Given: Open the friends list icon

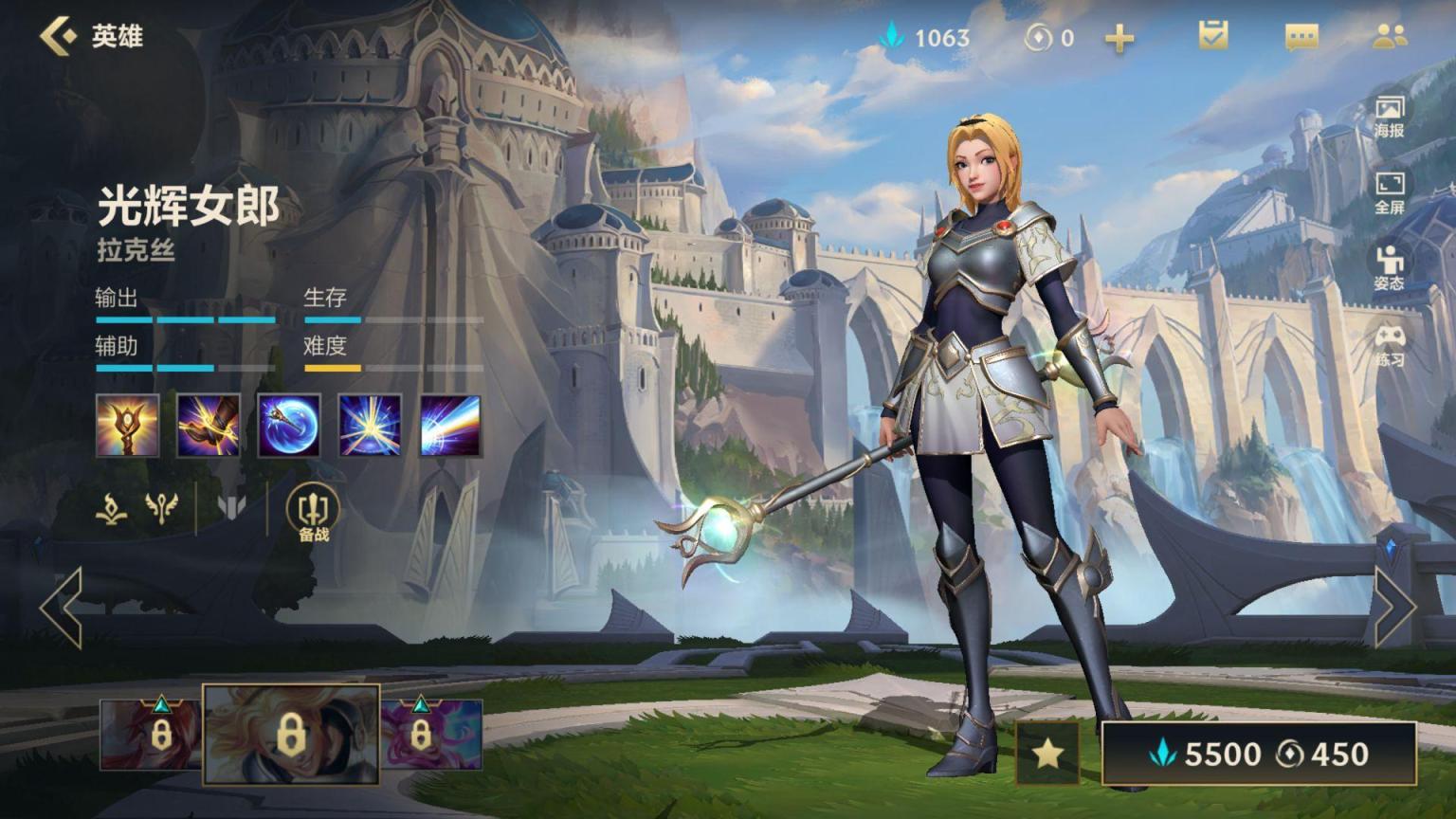Looking at the screenshot, I should pos(1389,36).
